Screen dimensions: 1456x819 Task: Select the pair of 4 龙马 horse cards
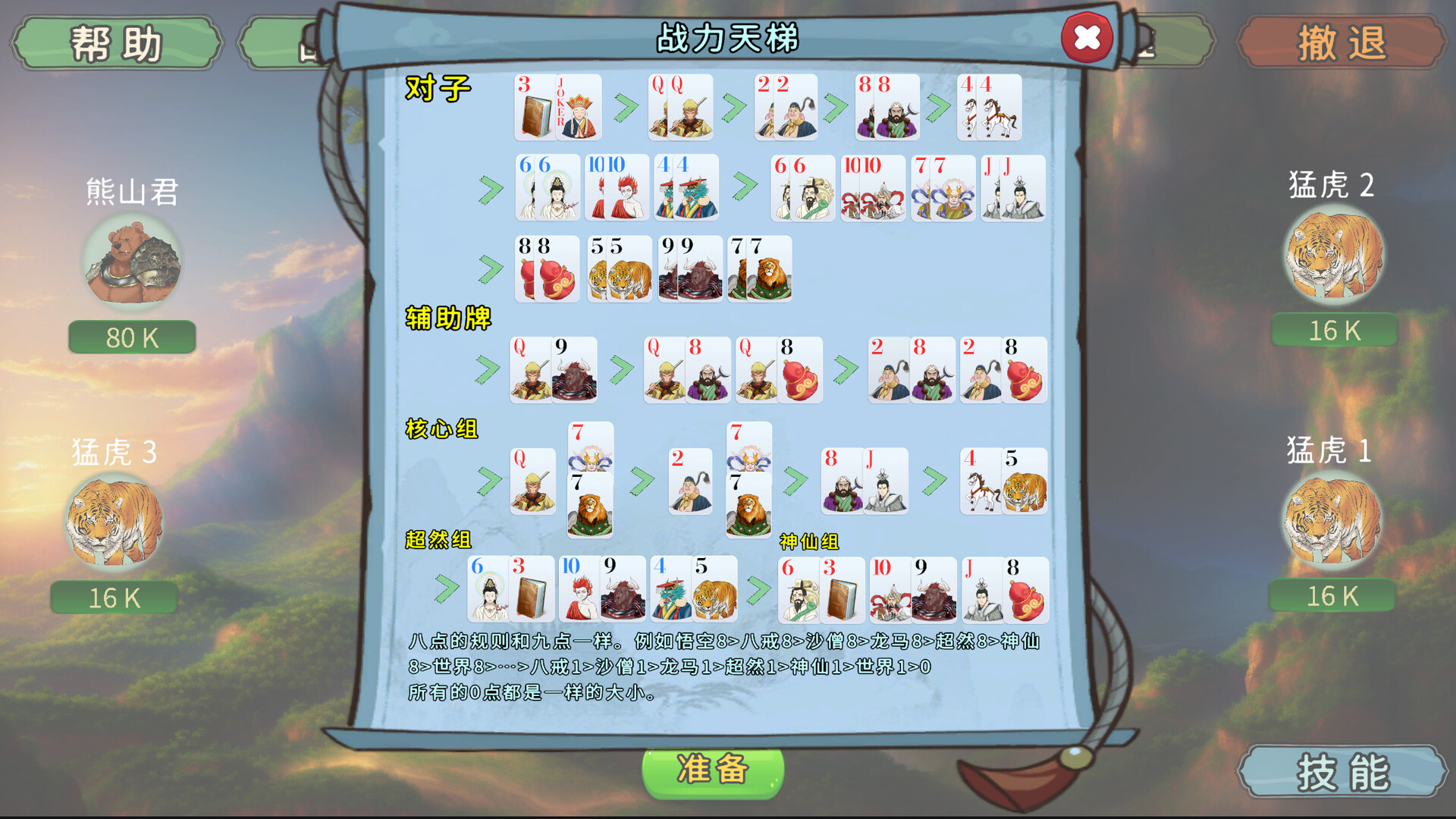[x=990, y=110]
